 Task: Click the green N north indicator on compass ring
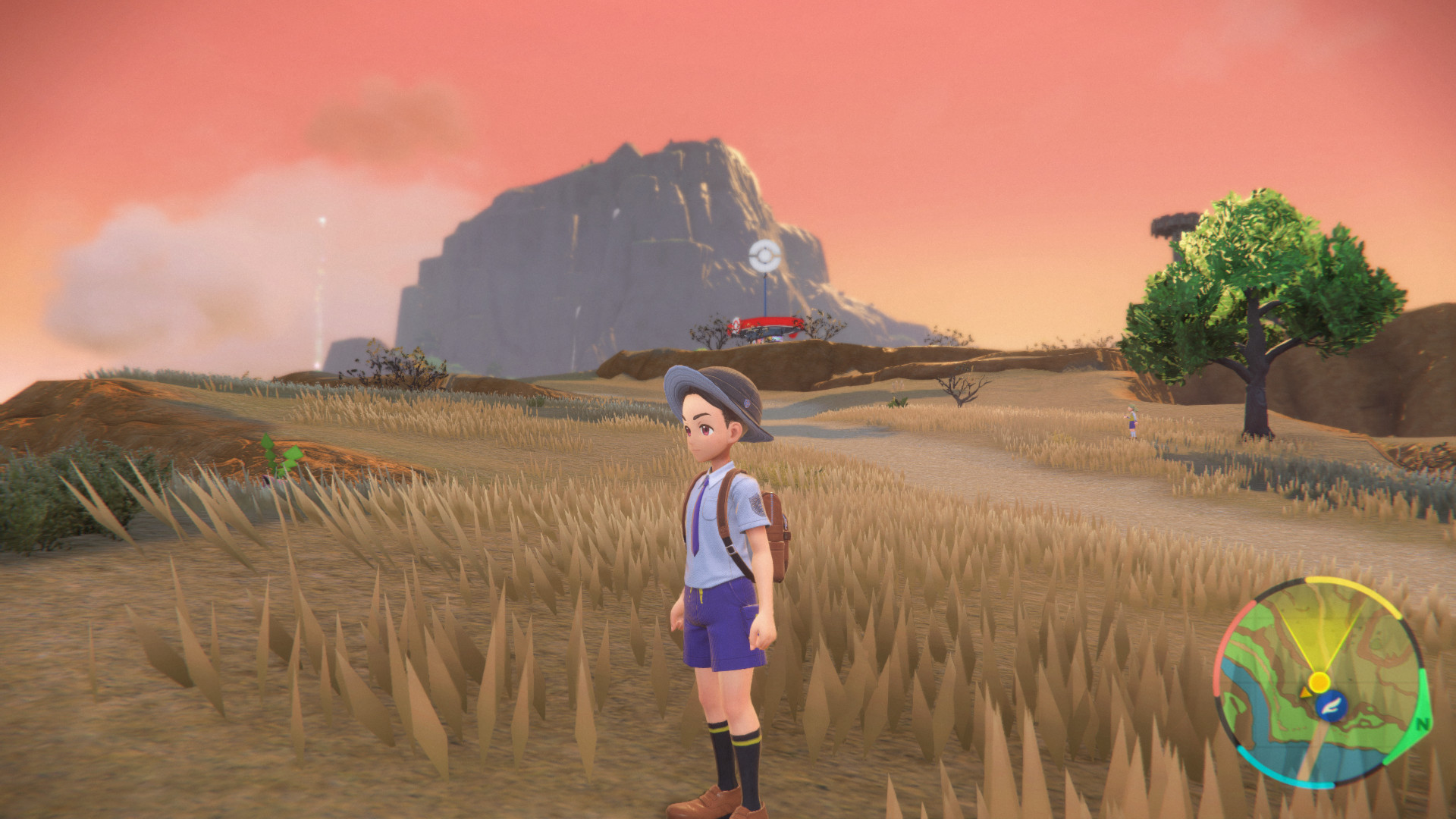coord(1423,723)
